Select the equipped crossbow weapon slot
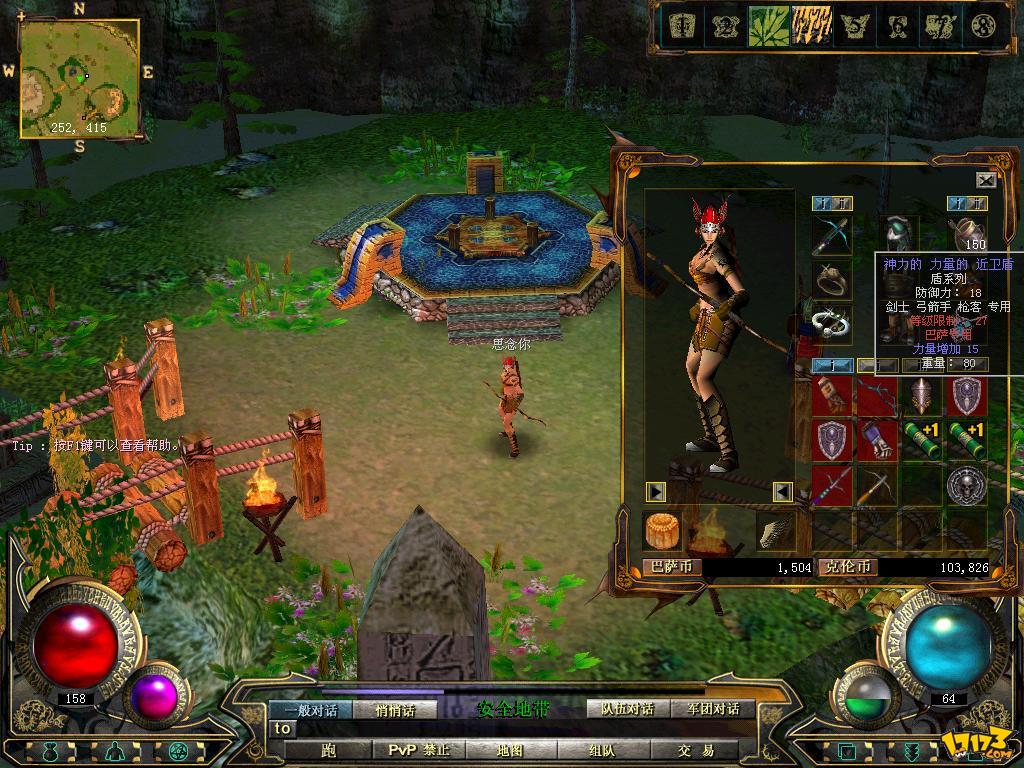Viewport: 1024px width, 768px height. [x=831, y=236]
